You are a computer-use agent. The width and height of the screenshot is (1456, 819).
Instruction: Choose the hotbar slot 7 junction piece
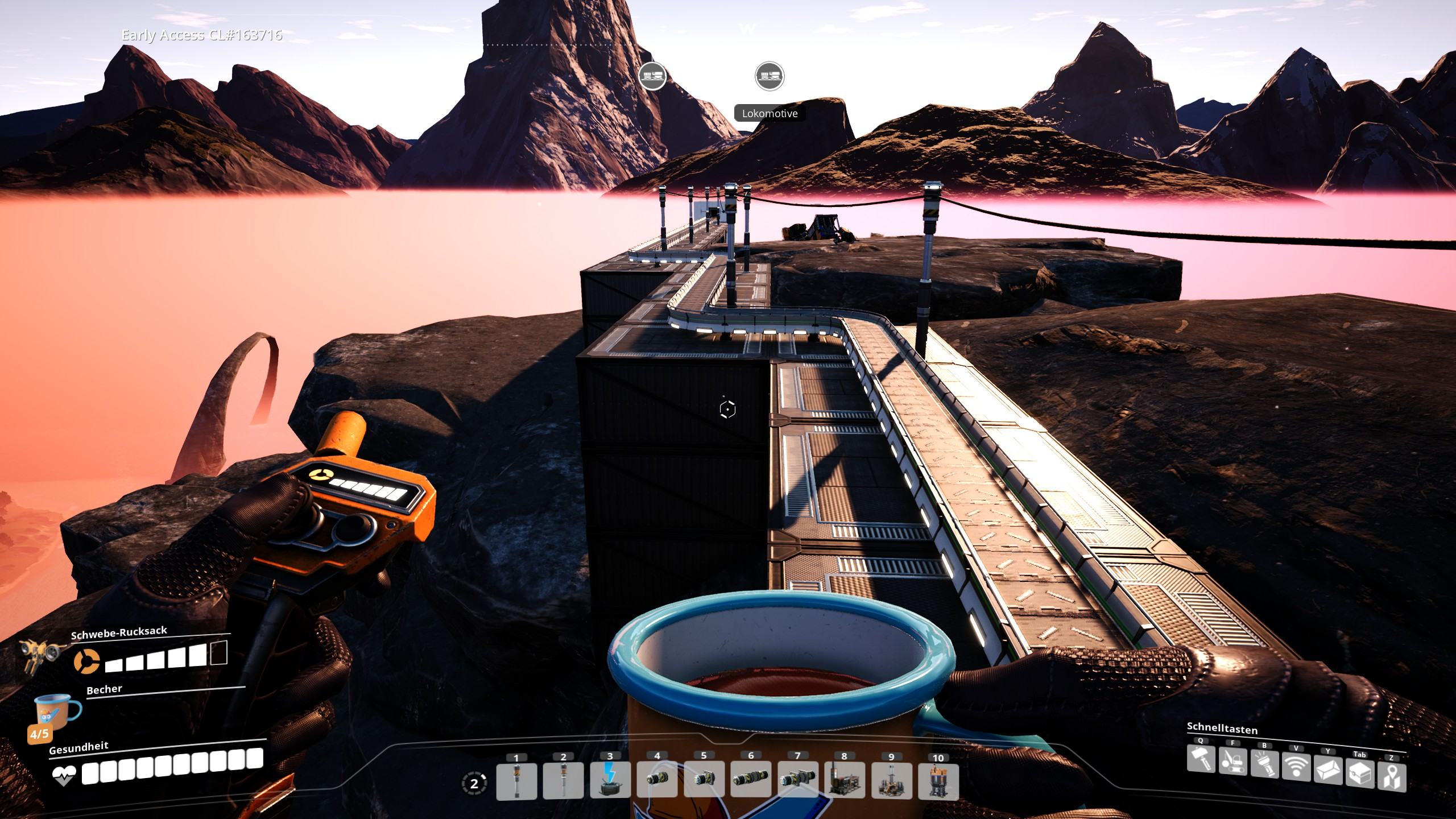tap(797, 780)
